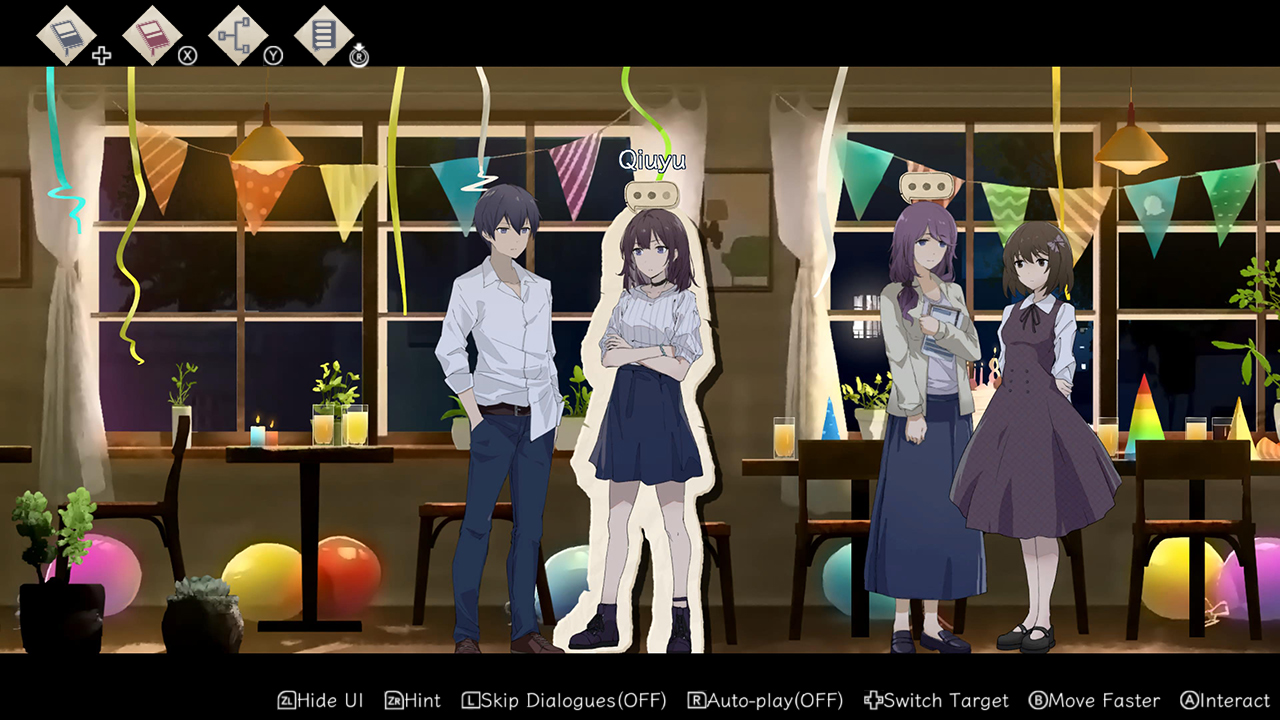The image size is (1280, 720).
Task: Click the circled R button prompt icon
Action: coord(357,57)
